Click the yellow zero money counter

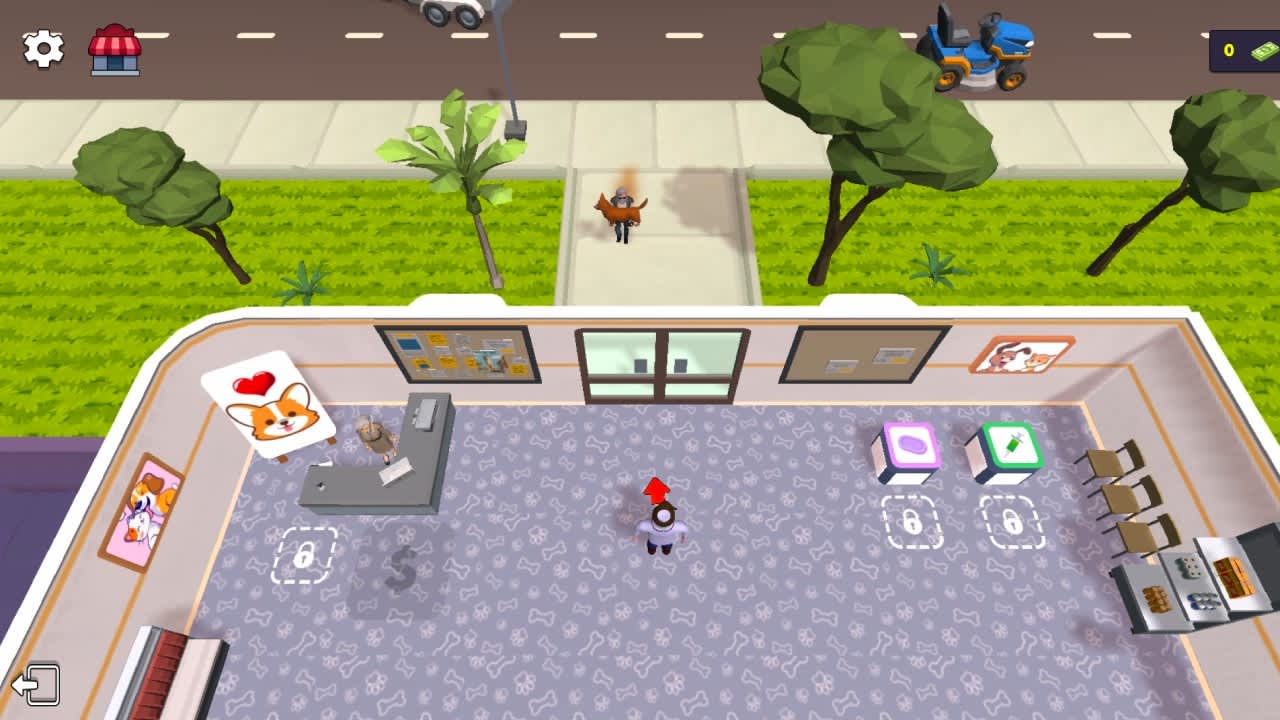[1229, 48]
